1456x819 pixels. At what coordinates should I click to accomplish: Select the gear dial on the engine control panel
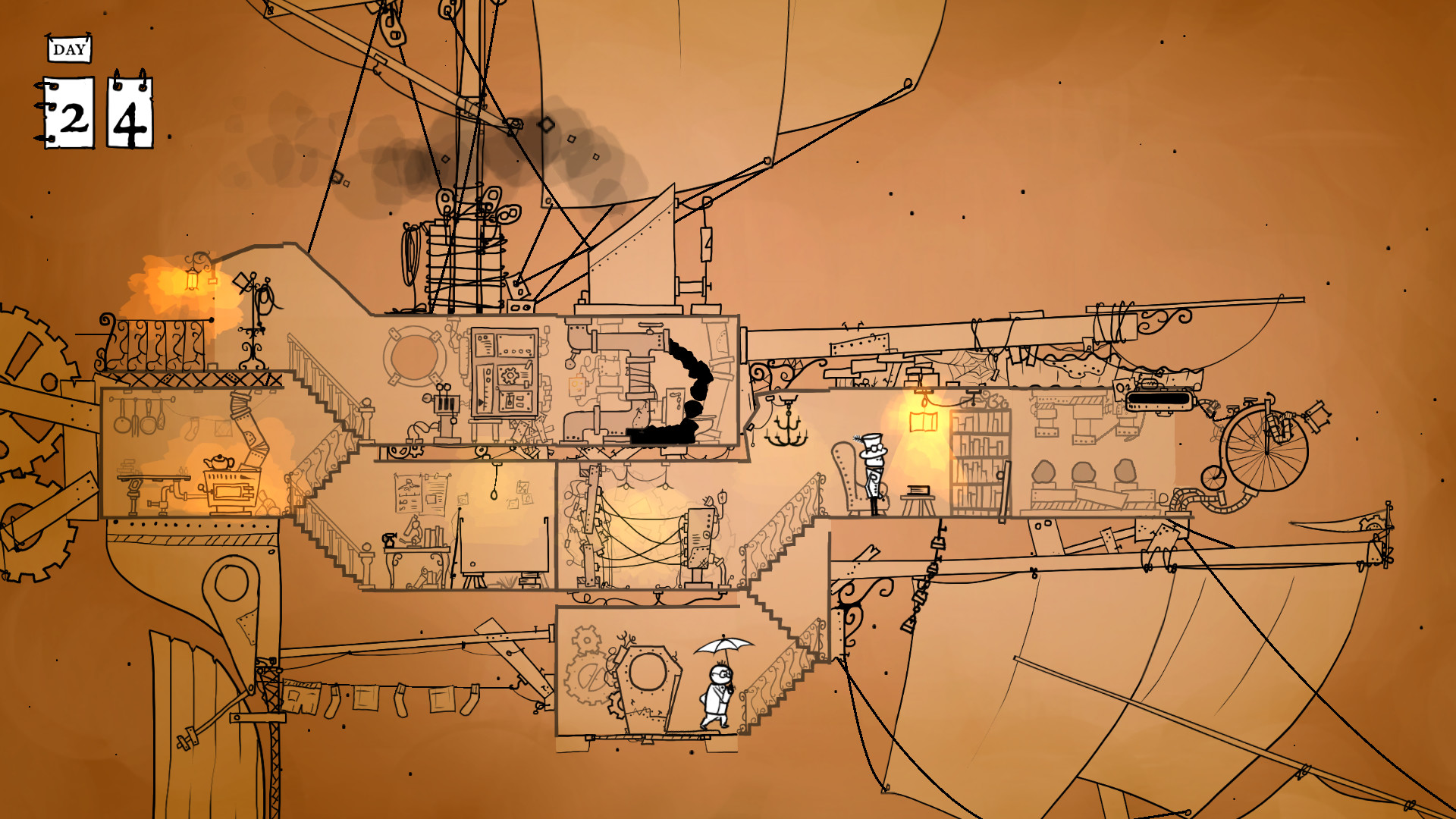point(510,376)
